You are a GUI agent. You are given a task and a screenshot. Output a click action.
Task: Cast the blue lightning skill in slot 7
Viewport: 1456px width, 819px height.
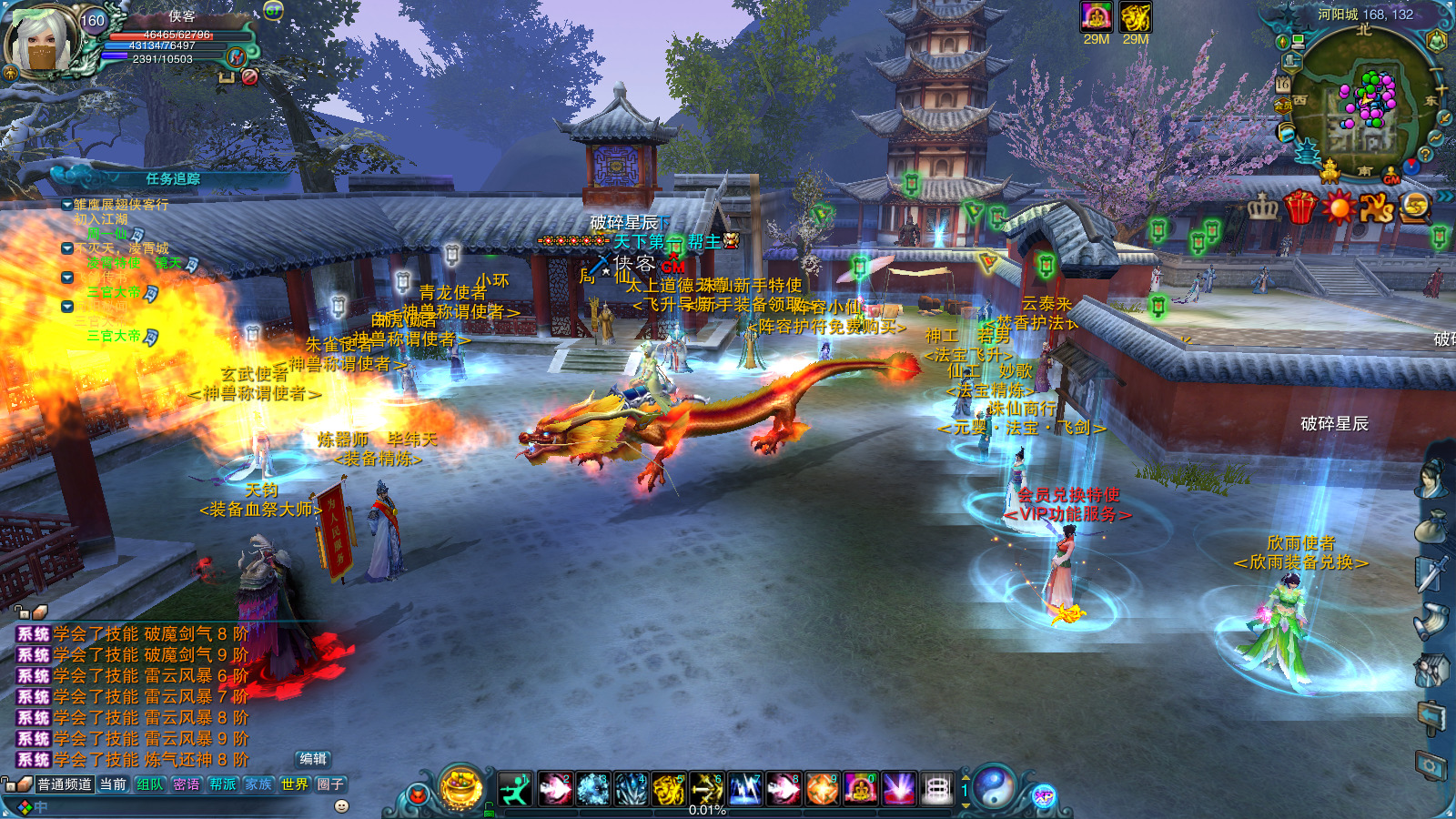point(744,788)
